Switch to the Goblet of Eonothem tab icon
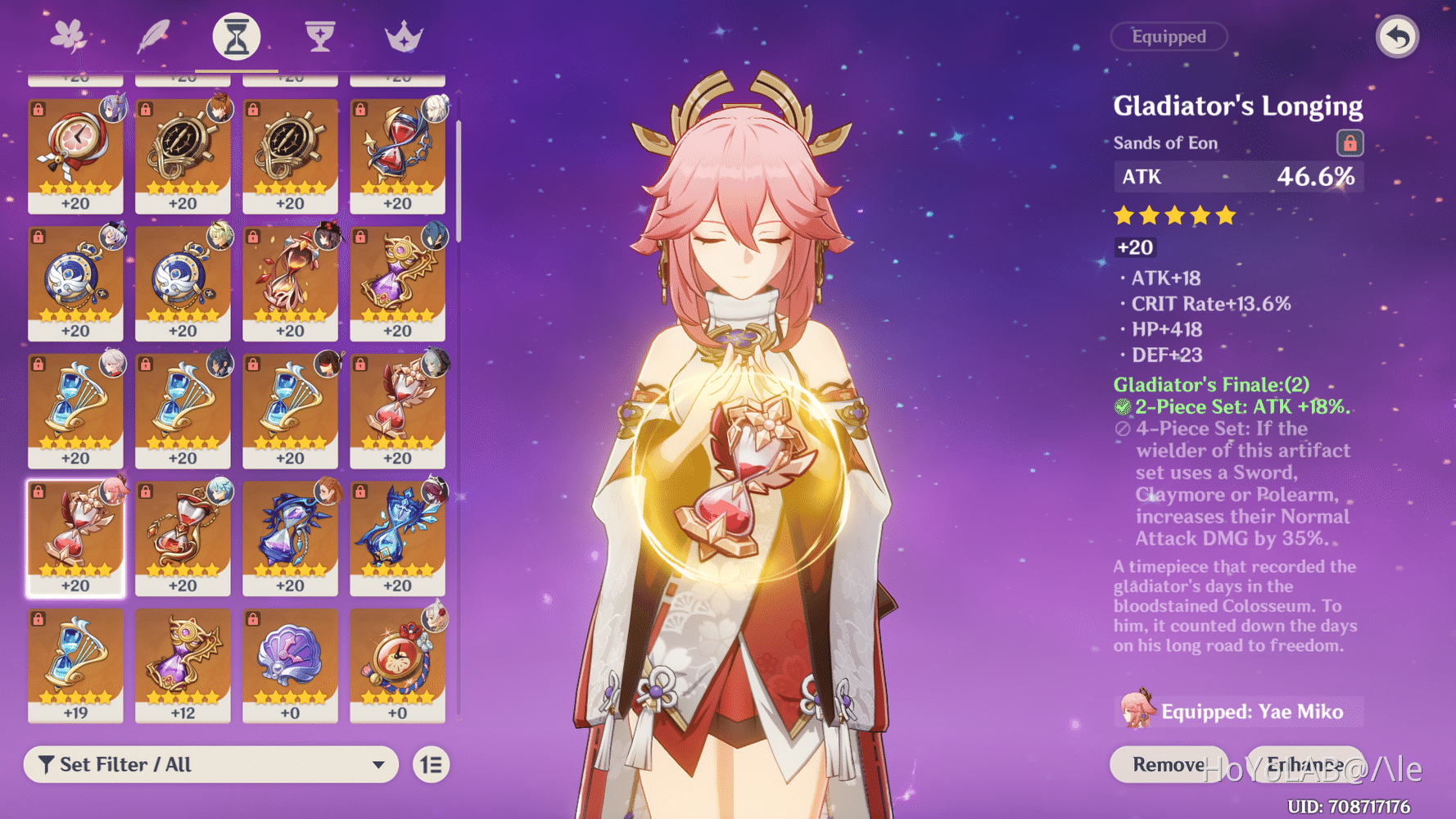1456x819 pixels. (x=319, y=34)
